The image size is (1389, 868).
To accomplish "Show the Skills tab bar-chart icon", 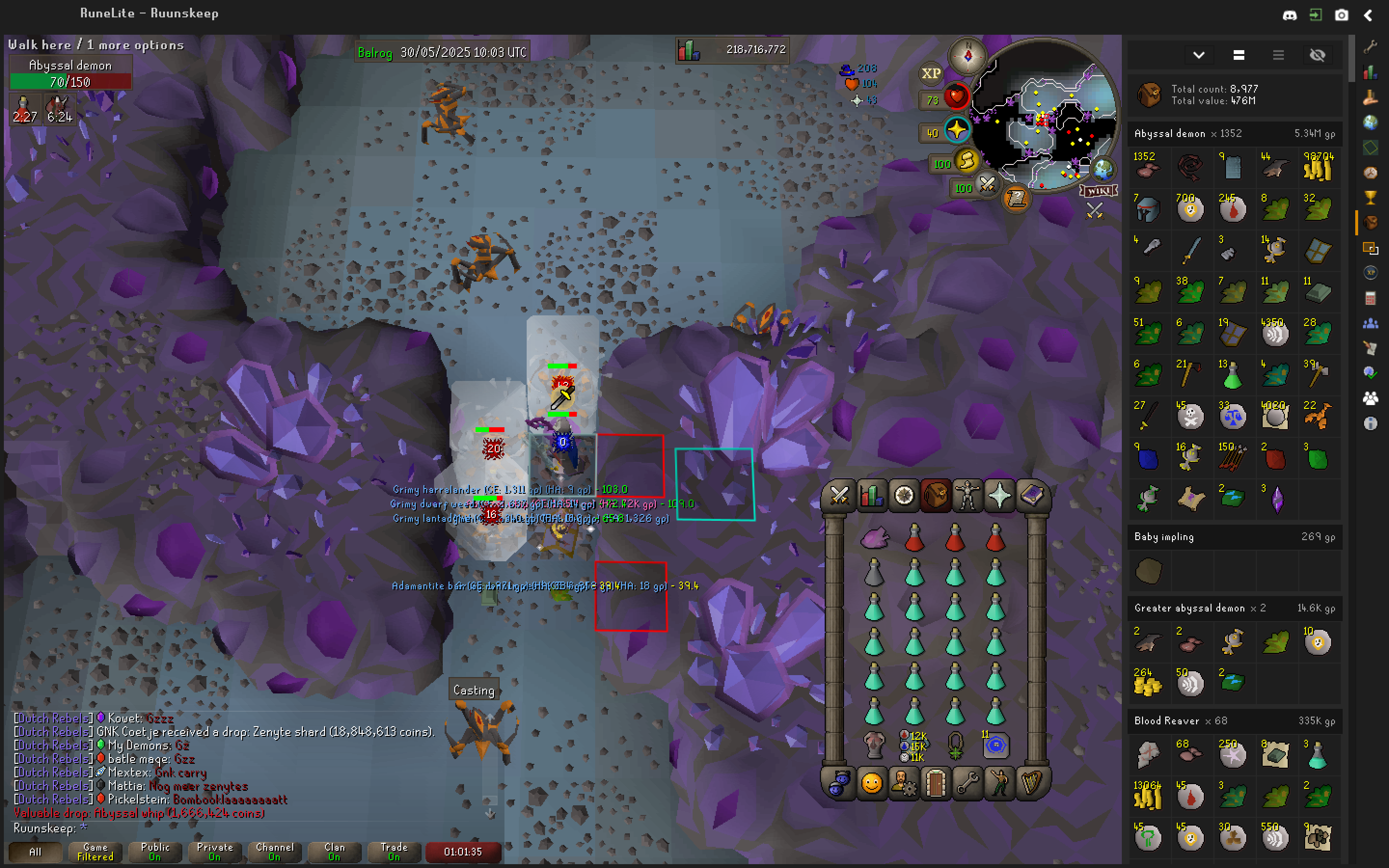I will [872, 495].
